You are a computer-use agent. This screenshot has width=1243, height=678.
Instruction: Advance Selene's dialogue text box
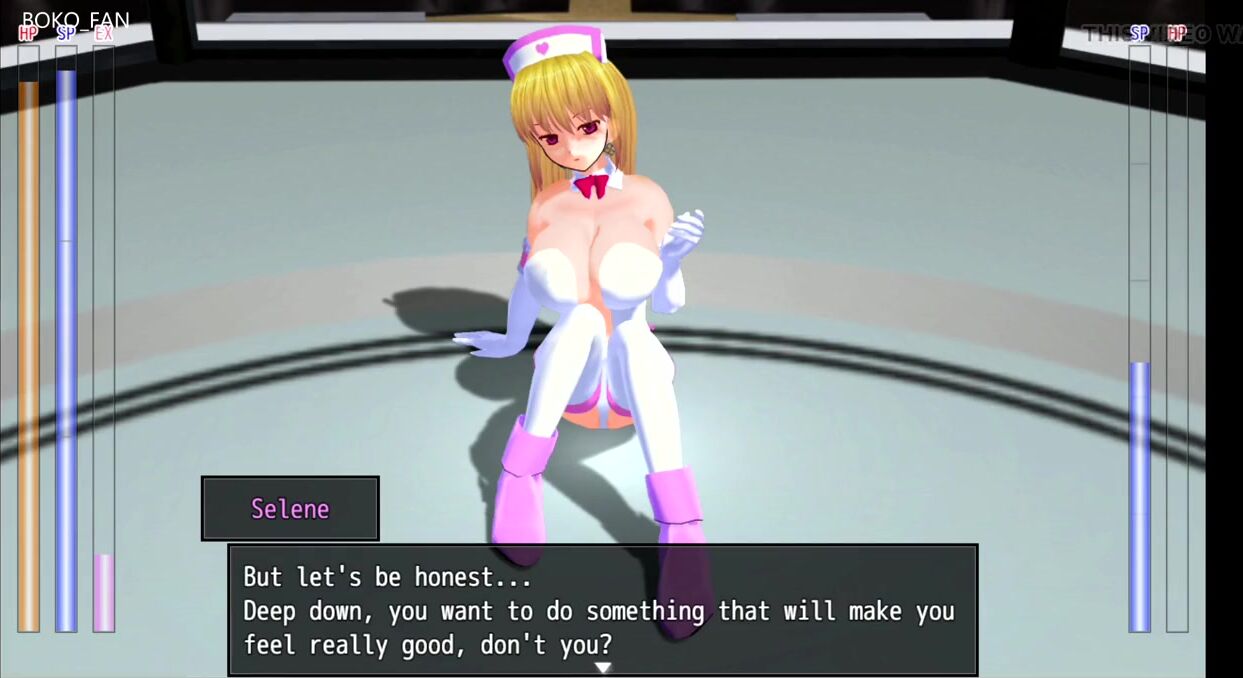pos(602,610)
